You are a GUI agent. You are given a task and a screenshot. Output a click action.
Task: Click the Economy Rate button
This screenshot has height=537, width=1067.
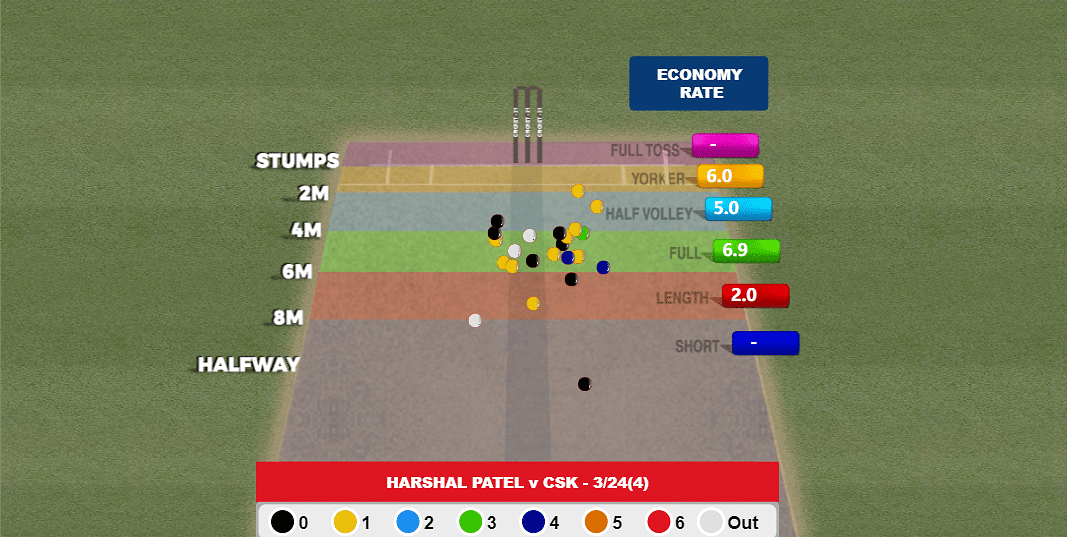click(698, 83)
